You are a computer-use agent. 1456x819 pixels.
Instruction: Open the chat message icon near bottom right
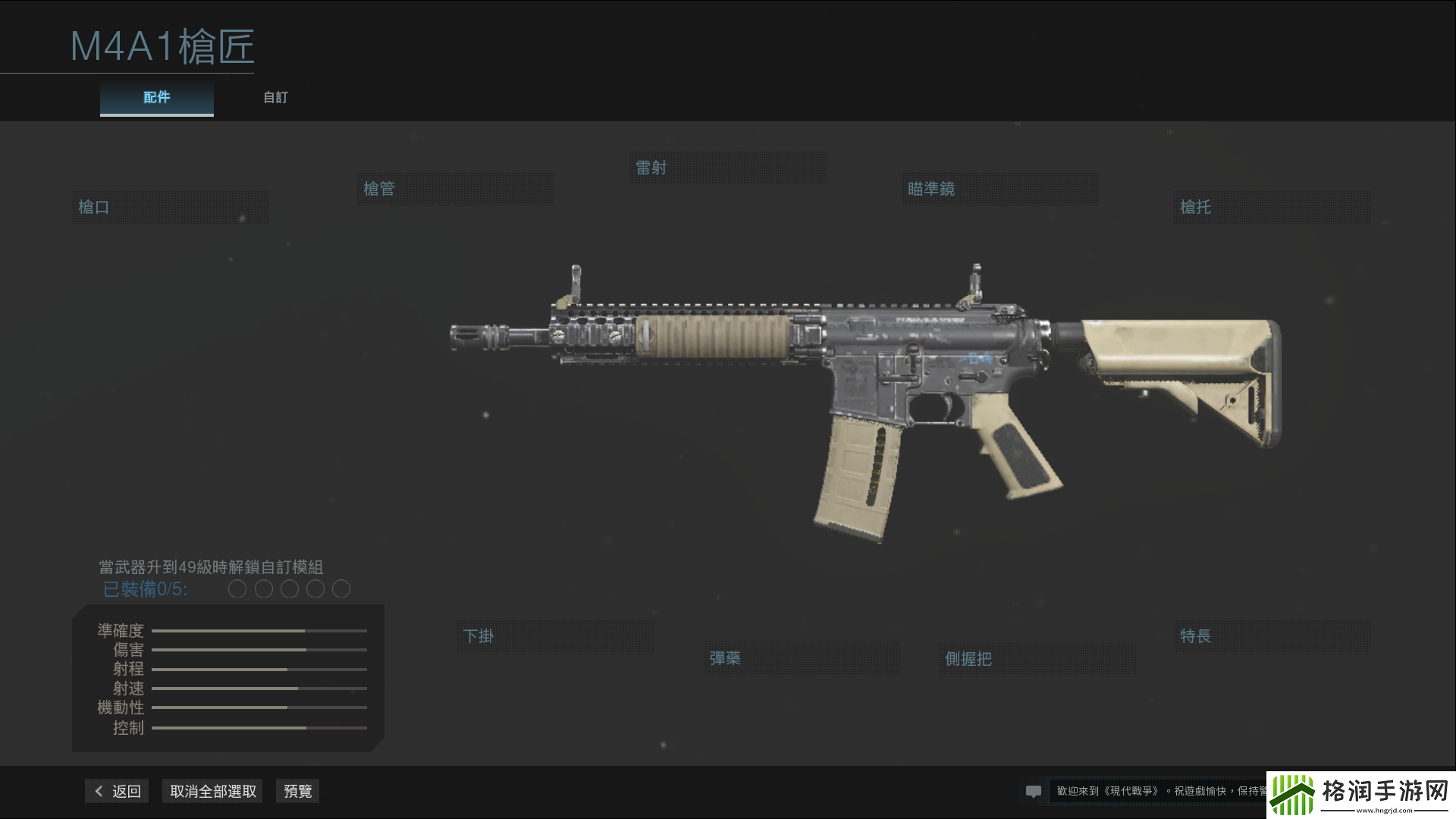click(1034, 791)
